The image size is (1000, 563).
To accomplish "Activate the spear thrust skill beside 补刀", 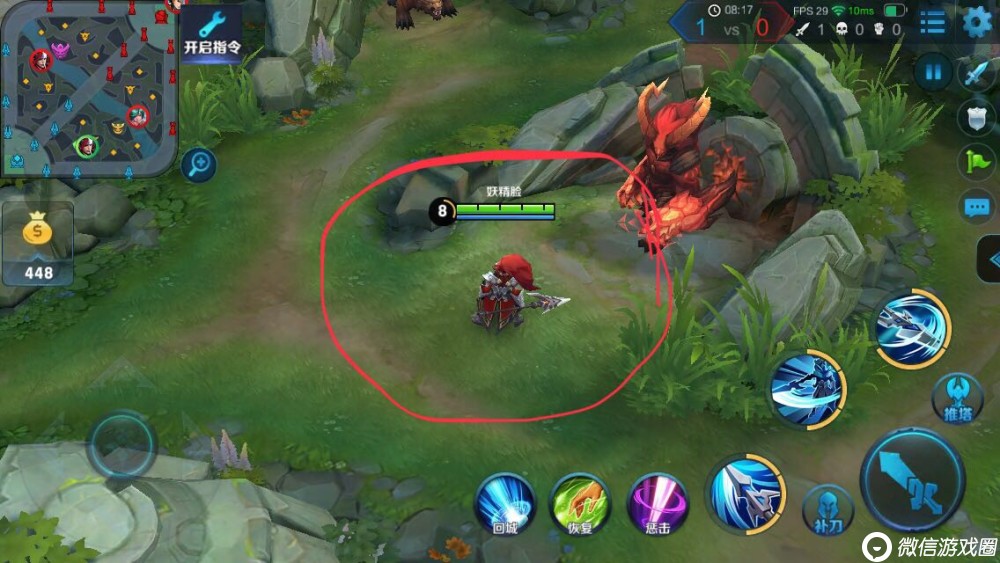I will coord(746,492).
